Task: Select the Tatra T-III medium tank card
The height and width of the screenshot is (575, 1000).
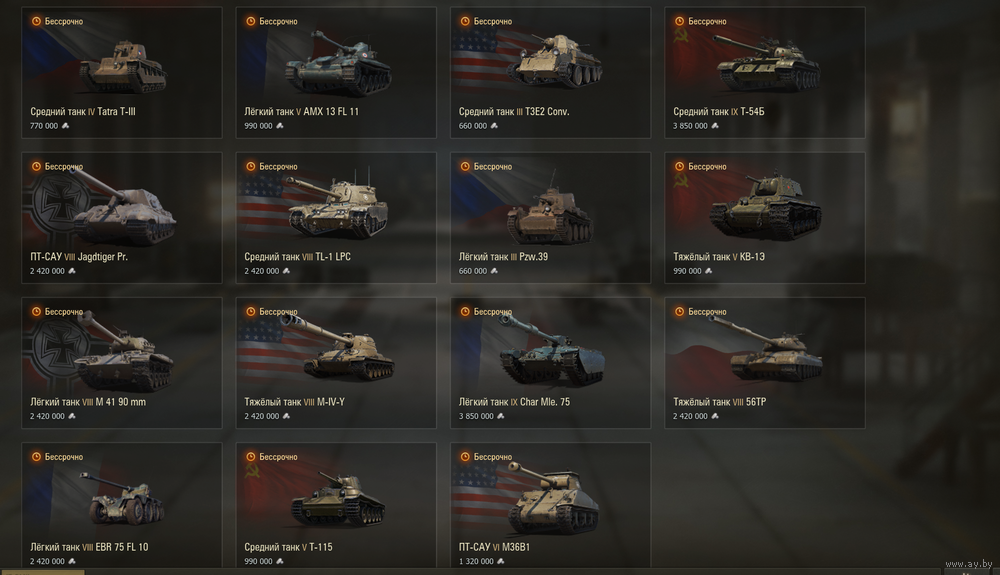Action: [121, 72]
